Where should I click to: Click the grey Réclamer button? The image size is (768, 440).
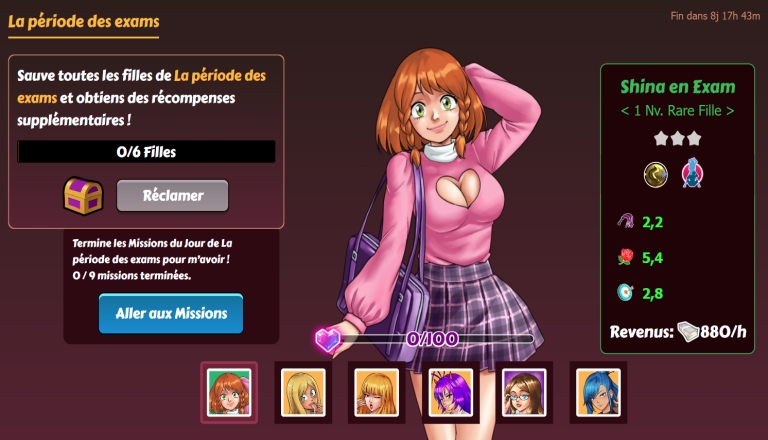[x=172, y=196]
